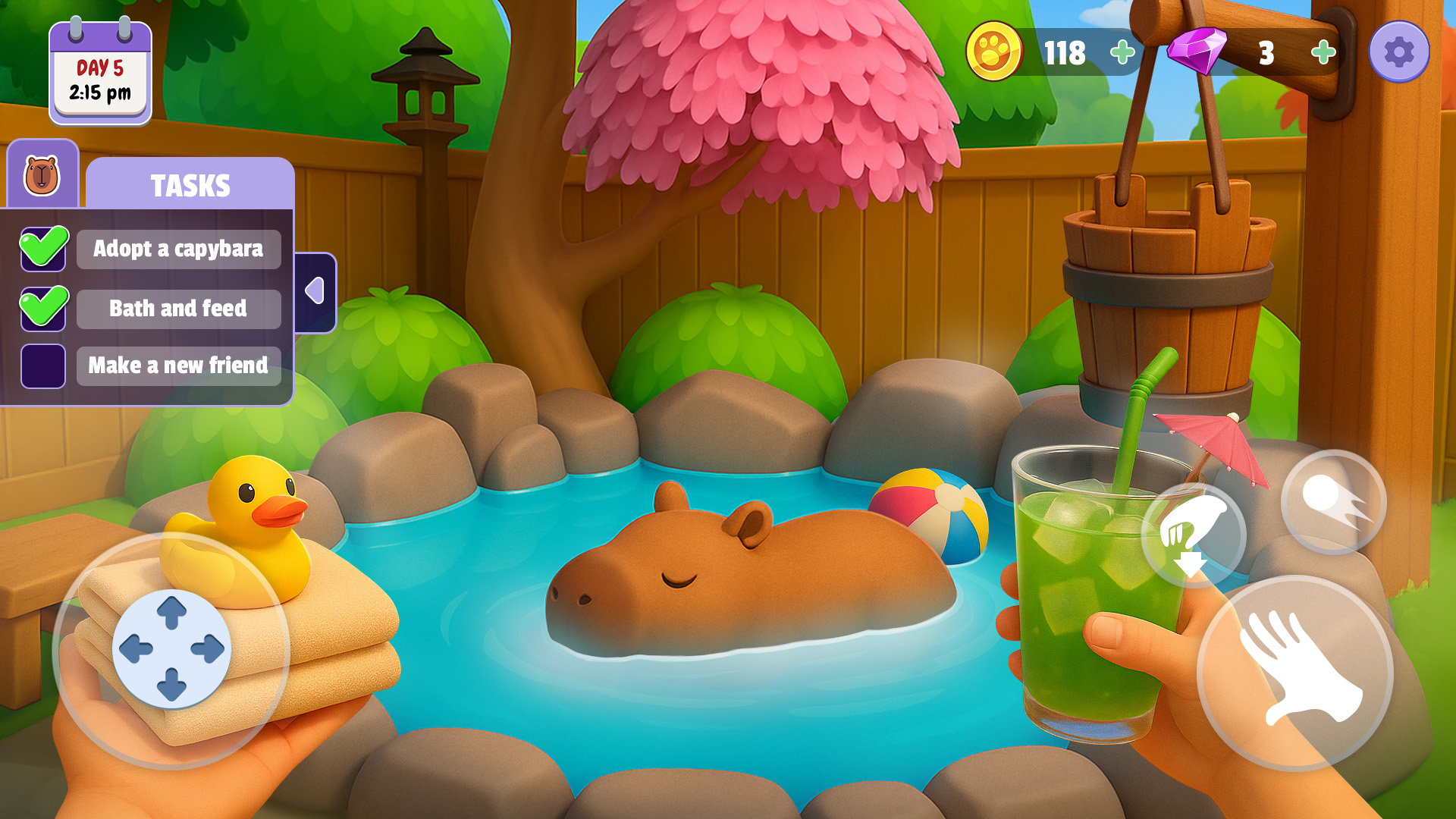This screenshot has width=1456, height=819.
Task: Uncheck the Adopt a capybara task
Action: point(43,249)
